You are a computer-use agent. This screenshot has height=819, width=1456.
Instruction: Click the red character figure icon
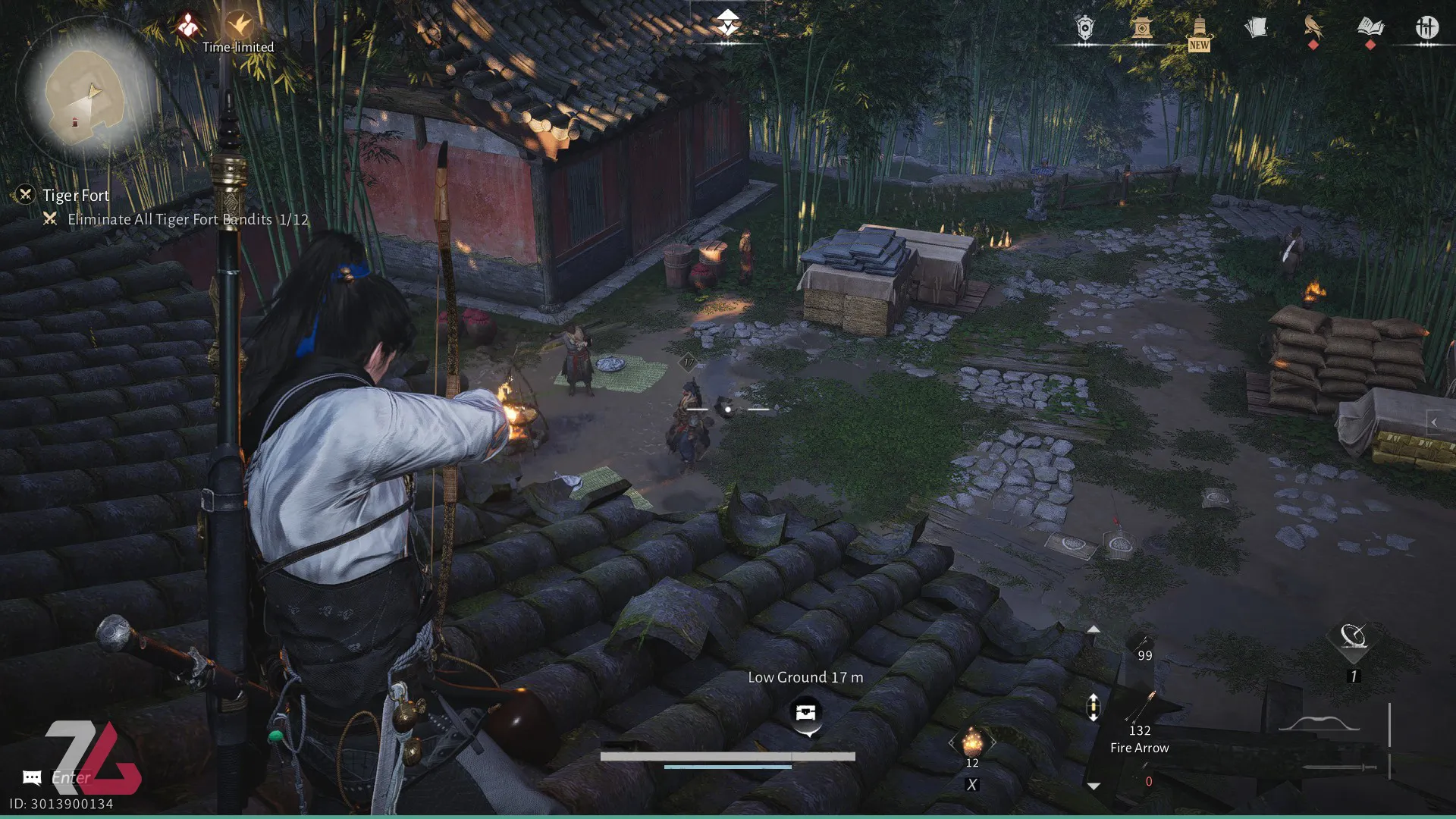187,25
